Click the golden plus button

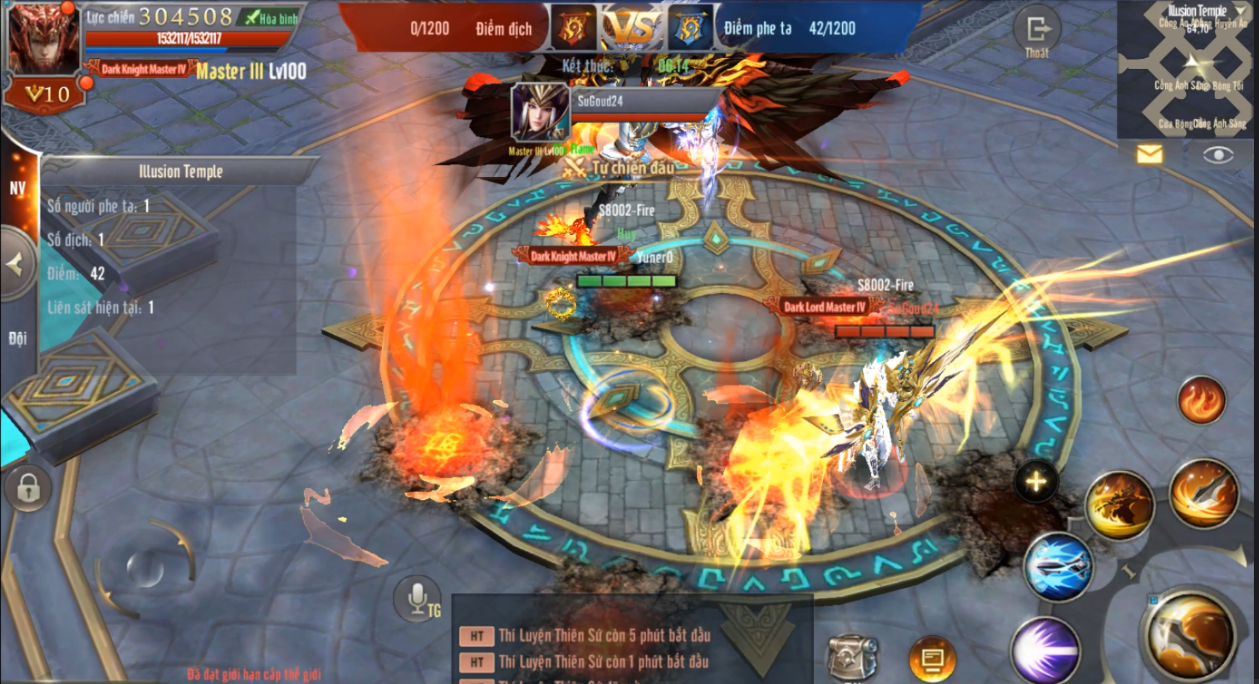[1036, 483]
